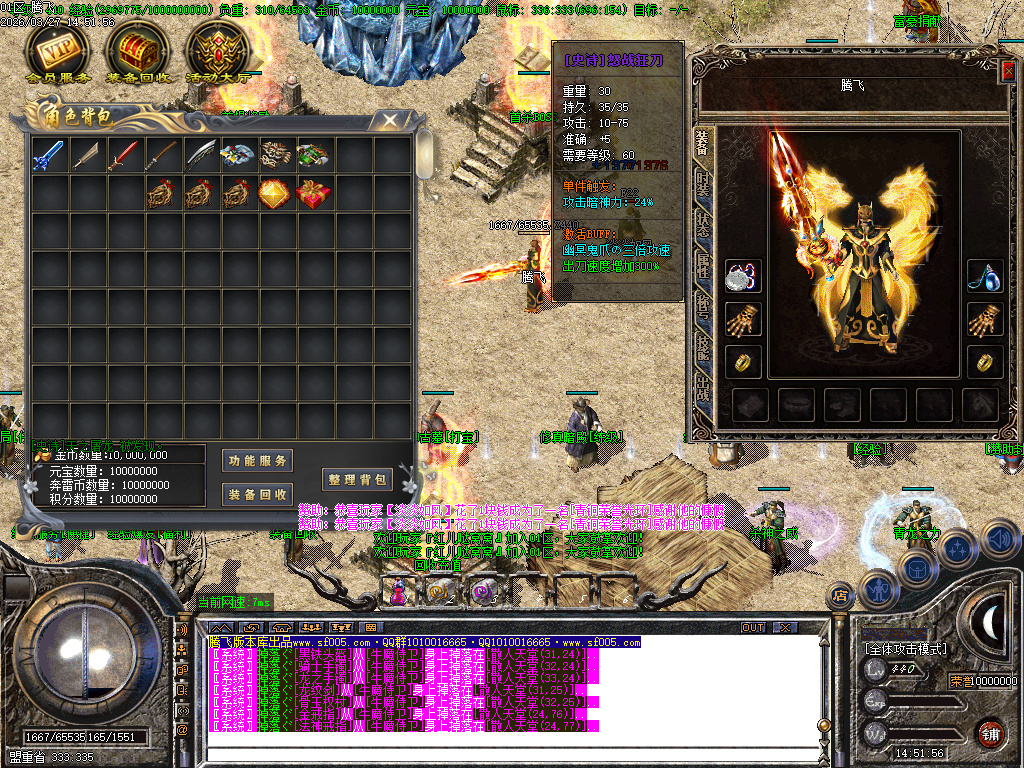Screen dimensions: 1024x768
Task: Close the 角色背包 inventory window
Action: 386,121
